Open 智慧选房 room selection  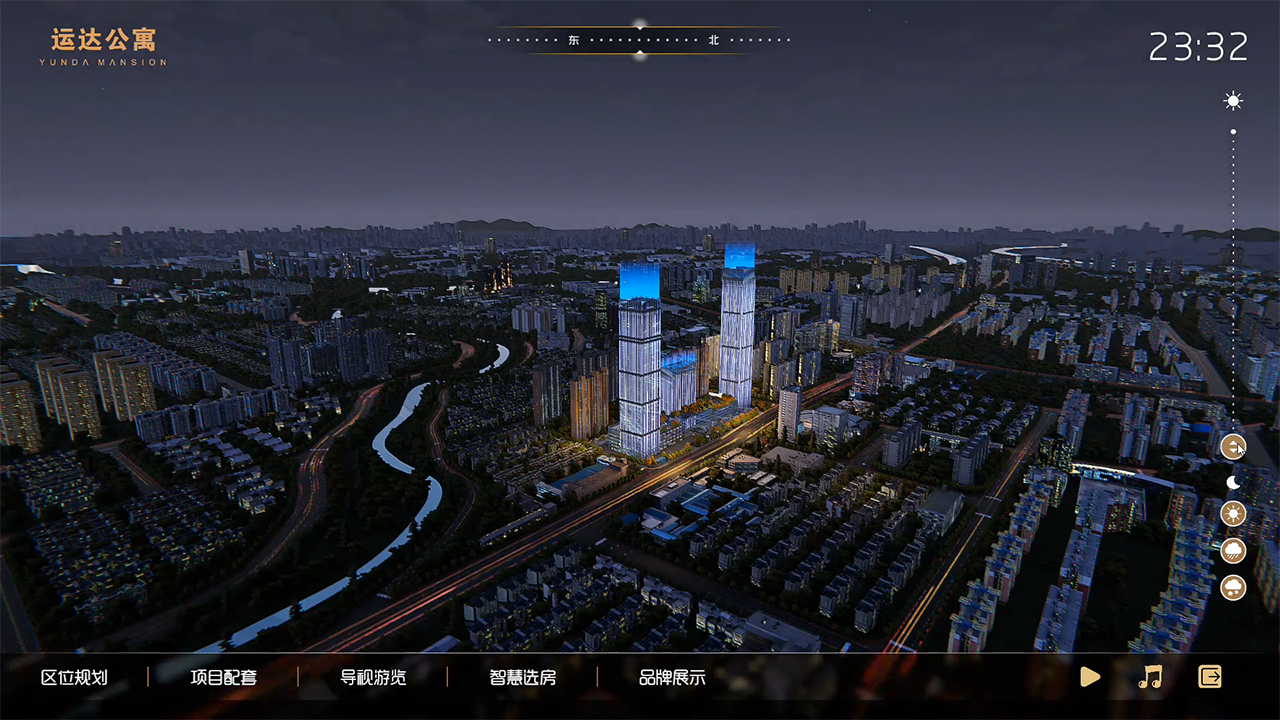point(523,677)
